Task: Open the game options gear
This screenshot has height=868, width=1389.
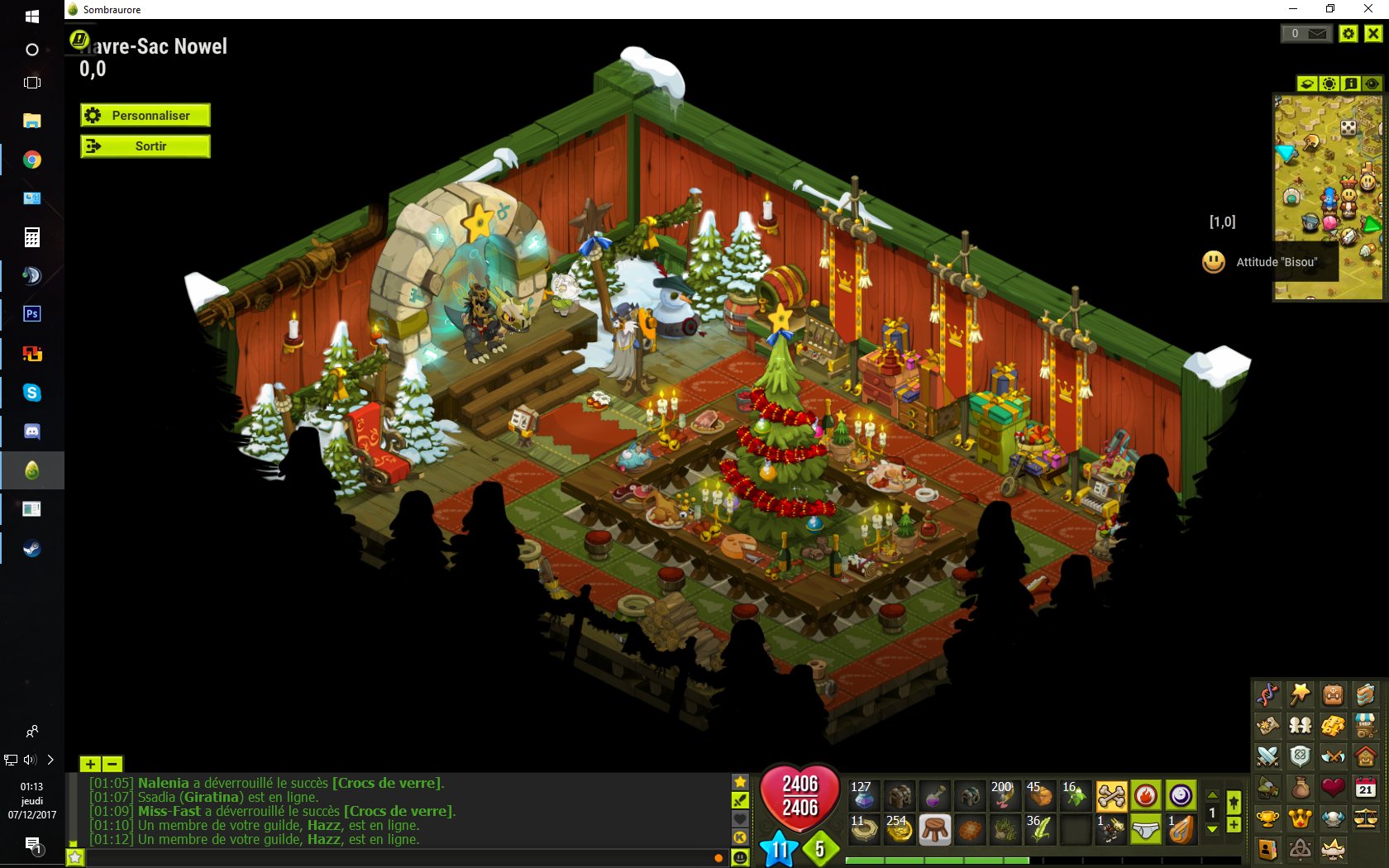Action: point(1348,34)
